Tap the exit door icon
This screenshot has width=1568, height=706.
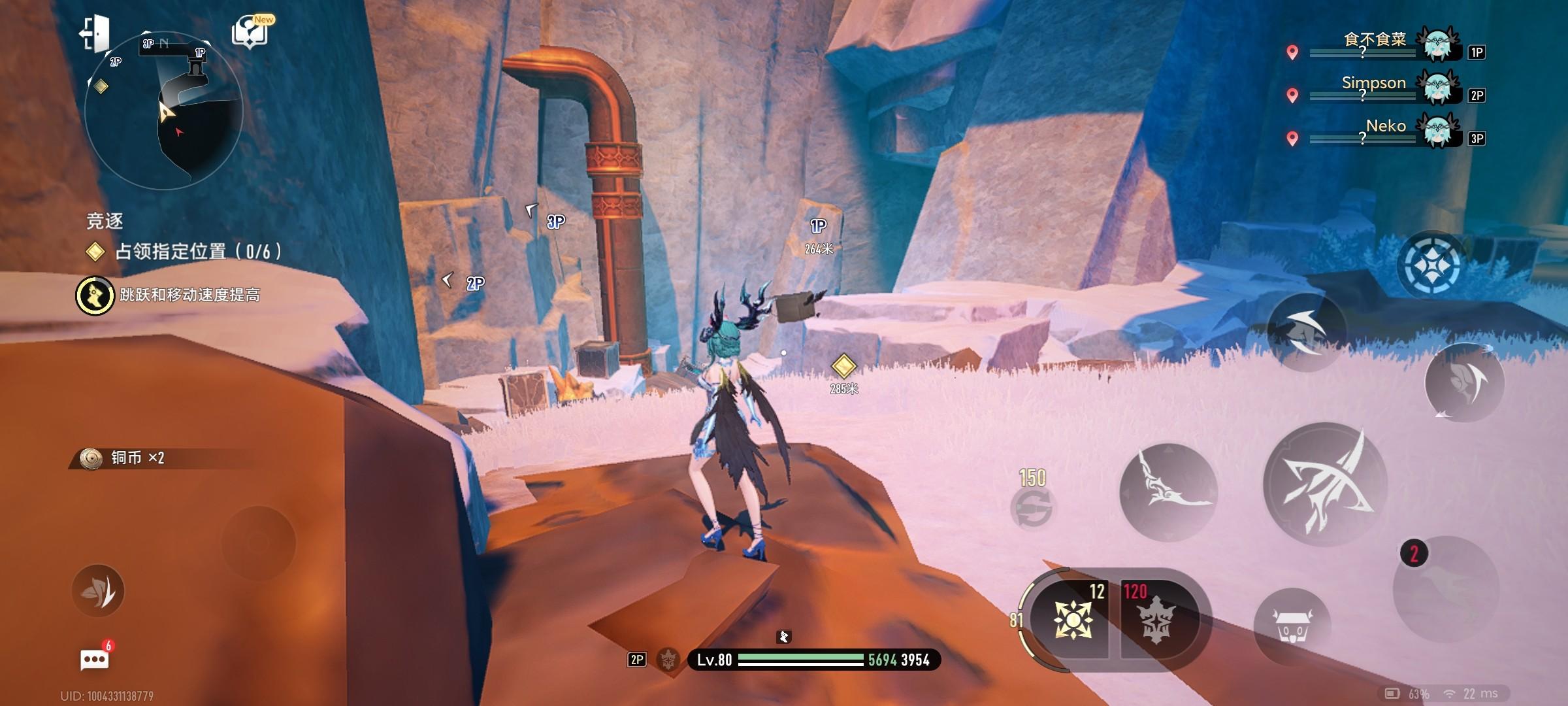point(95,34)
